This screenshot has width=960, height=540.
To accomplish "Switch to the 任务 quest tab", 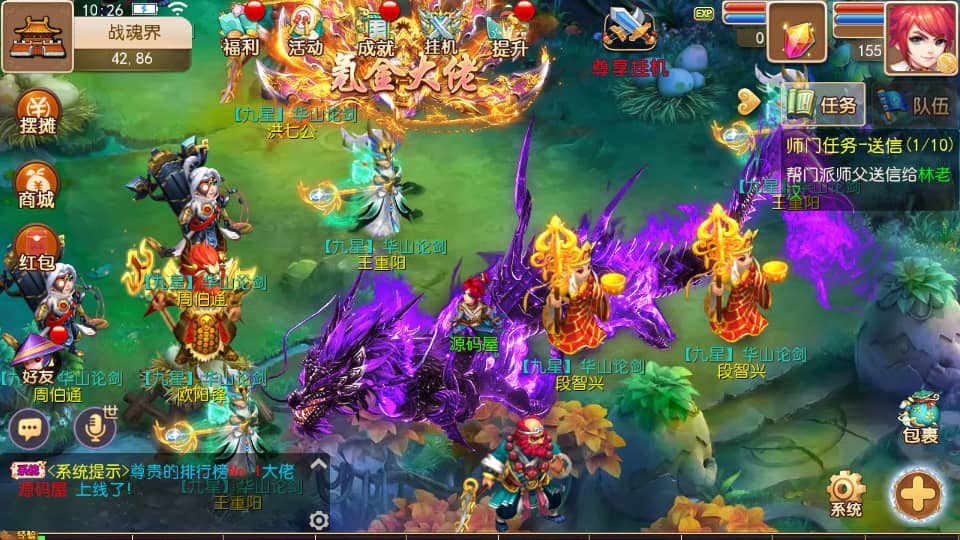I will click(823, 103).
